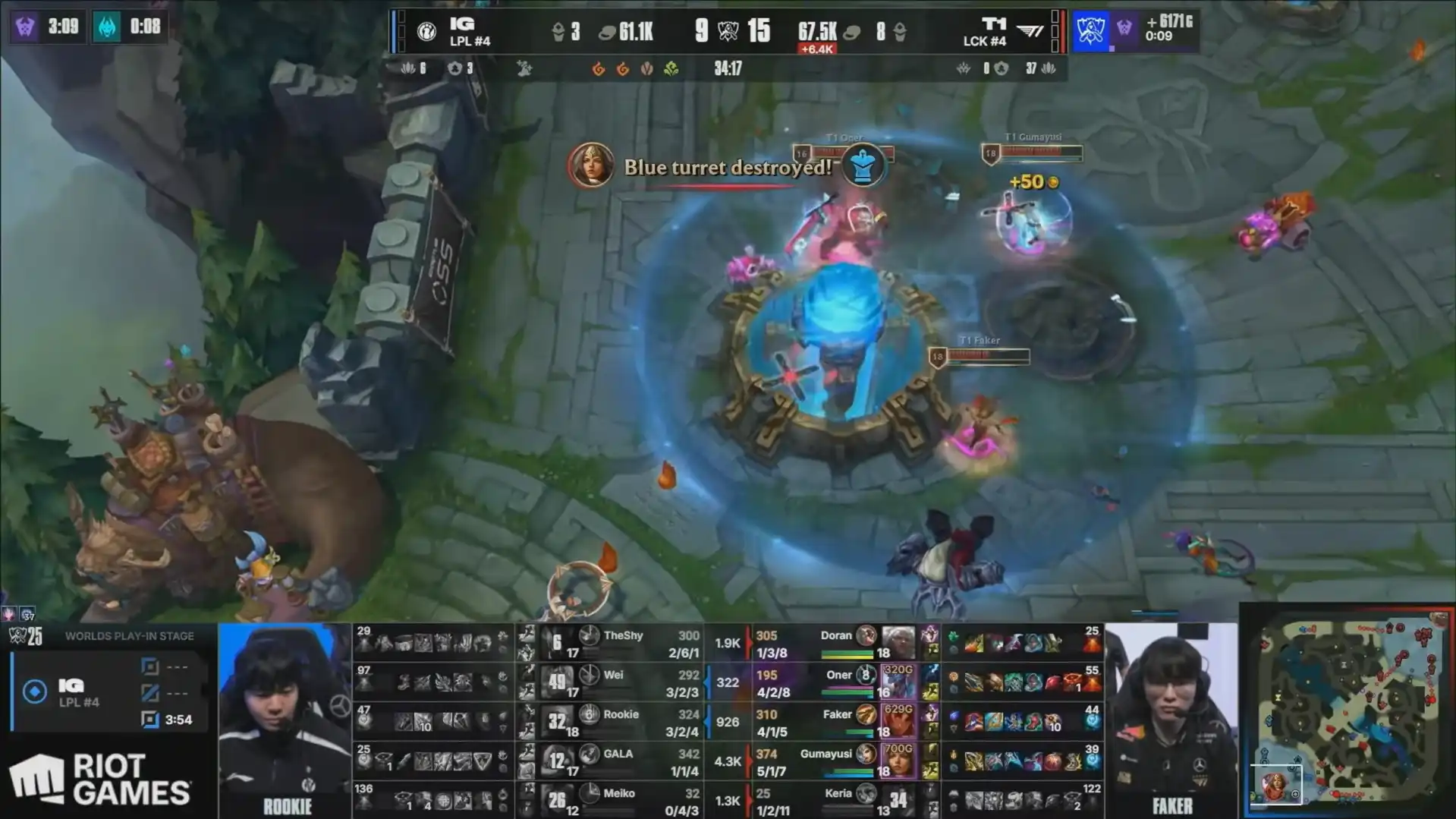Select GALA's scoreboard row

622,761
